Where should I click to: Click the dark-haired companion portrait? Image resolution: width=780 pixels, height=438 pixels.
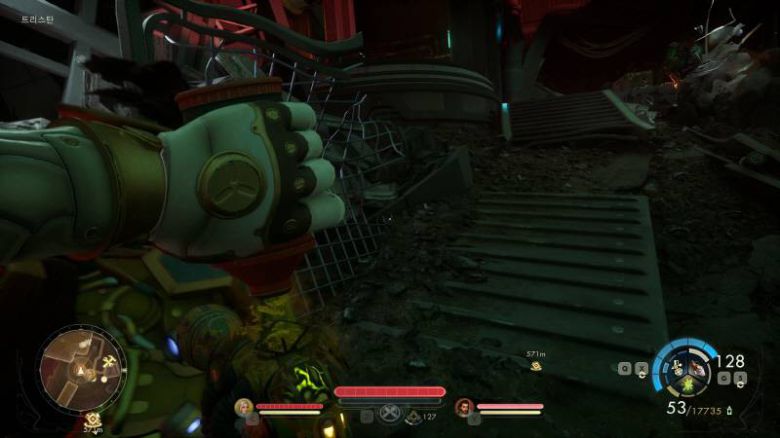[x=463, y=407]
